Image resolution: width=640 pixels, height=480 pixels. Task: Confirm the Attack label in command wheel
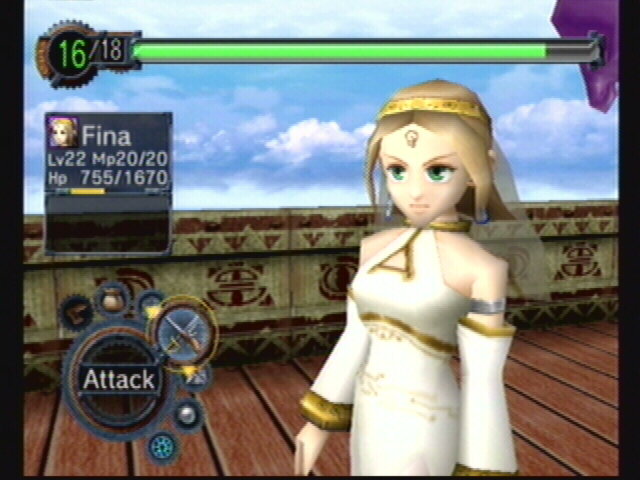pyautogui.click(x=118, y=379)
